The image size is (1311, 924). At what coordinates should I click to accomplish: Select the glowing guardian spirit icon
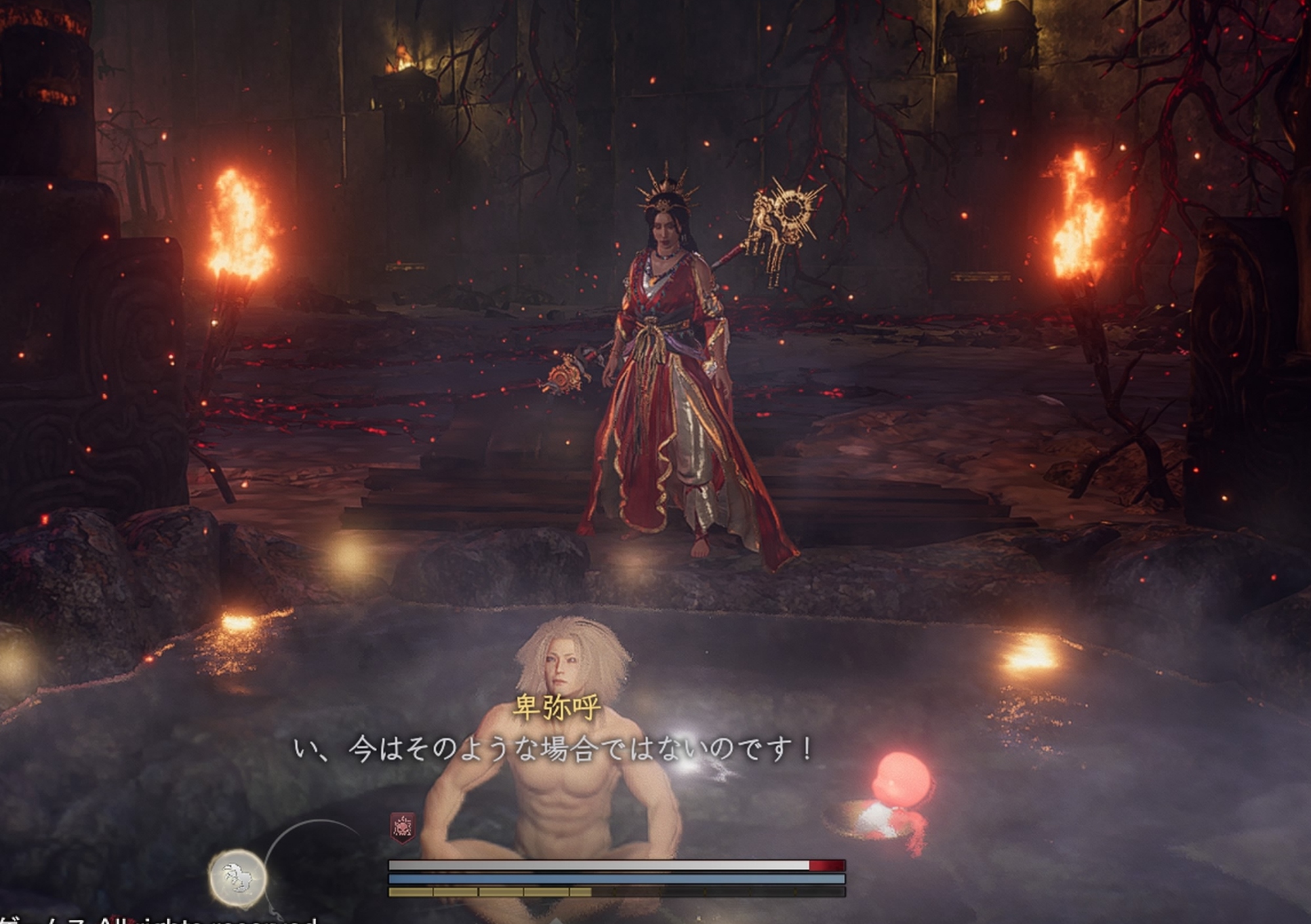237,878
